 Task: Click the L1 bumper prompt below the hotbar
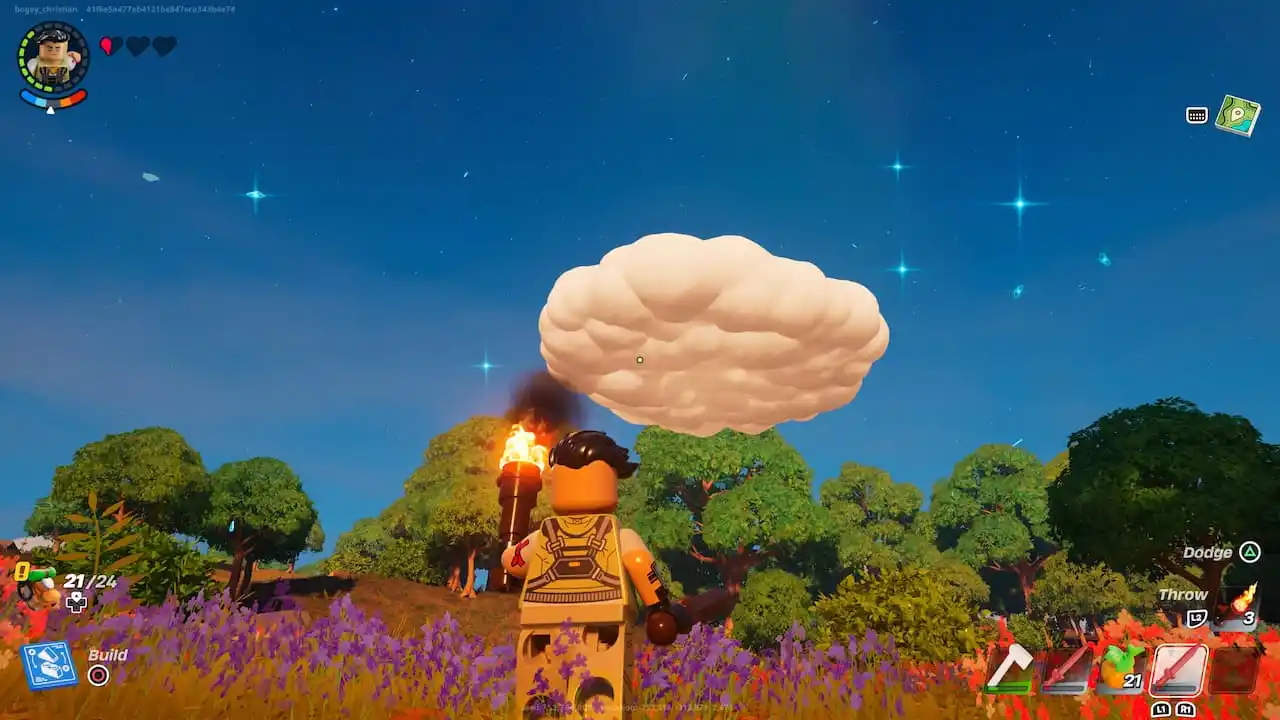coord(1162,710)
